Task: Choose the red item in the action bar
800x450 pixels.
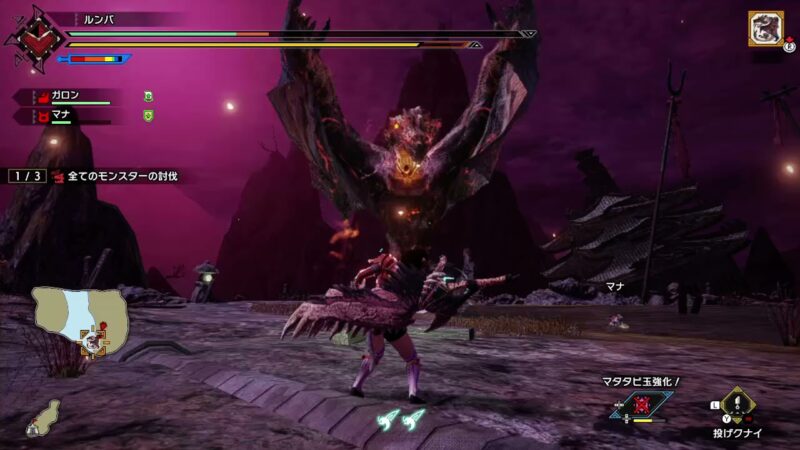Action: 641,403
